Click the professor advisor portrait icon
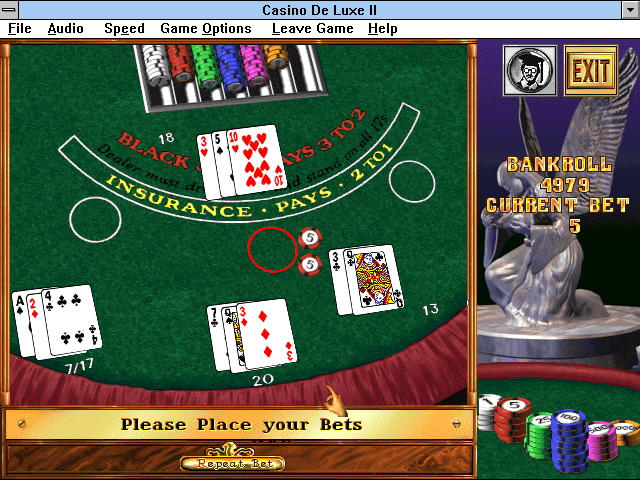 pyautogui.click(x=529, y=70)
